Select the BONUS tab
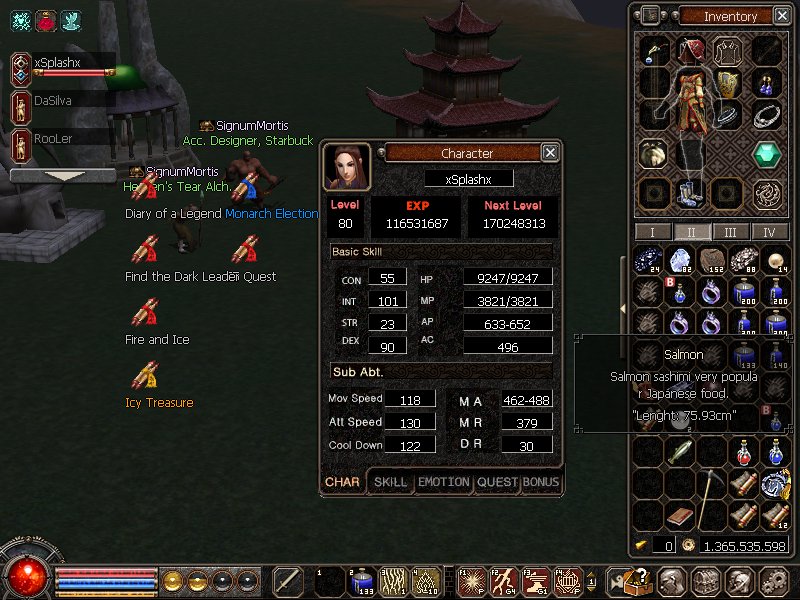The image size is (800, 600). pos(541,482)
